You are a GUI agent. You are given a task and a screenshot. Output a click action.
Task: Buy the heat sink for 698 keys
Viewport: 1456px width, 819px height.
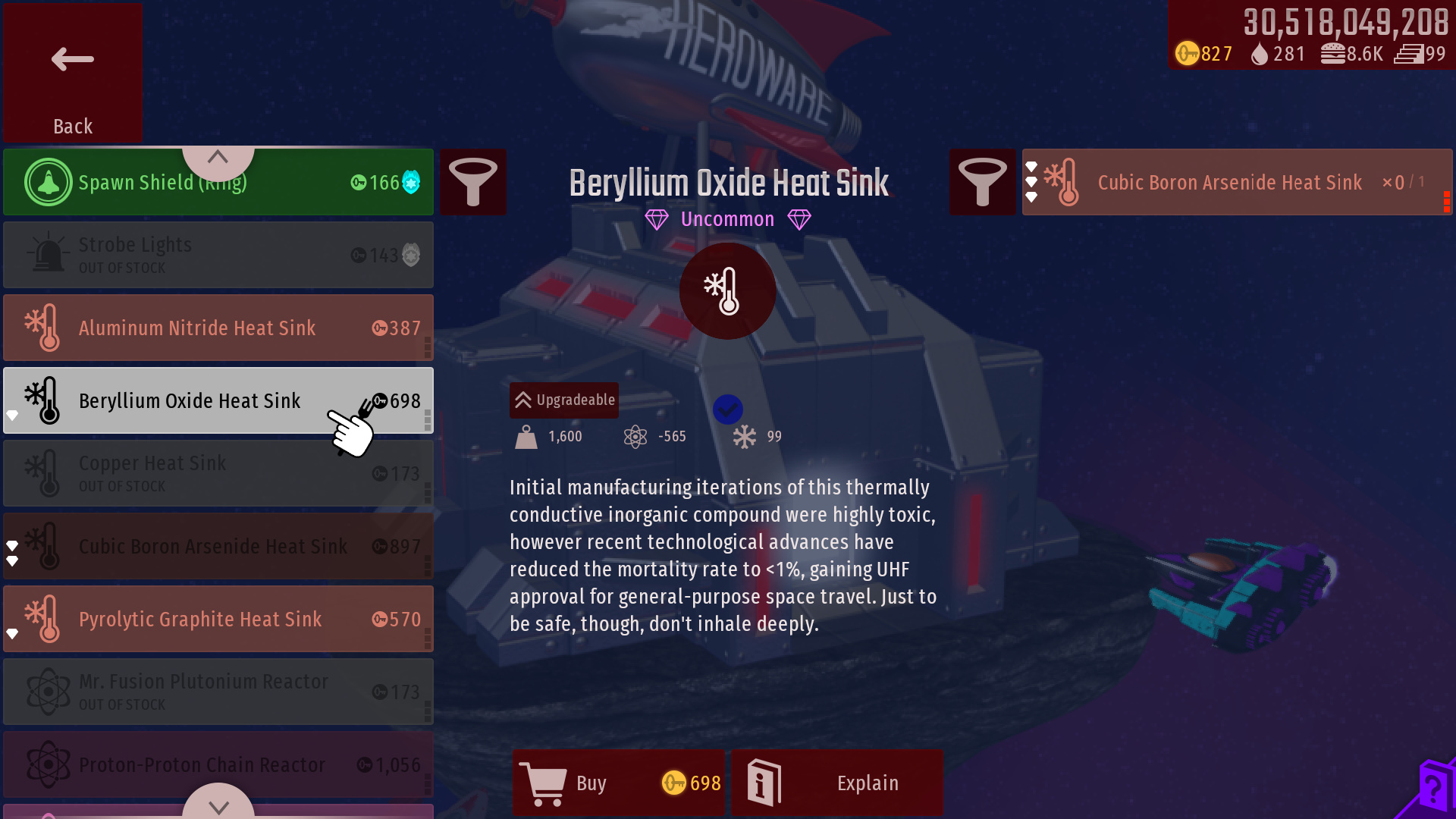pos(619,783)
